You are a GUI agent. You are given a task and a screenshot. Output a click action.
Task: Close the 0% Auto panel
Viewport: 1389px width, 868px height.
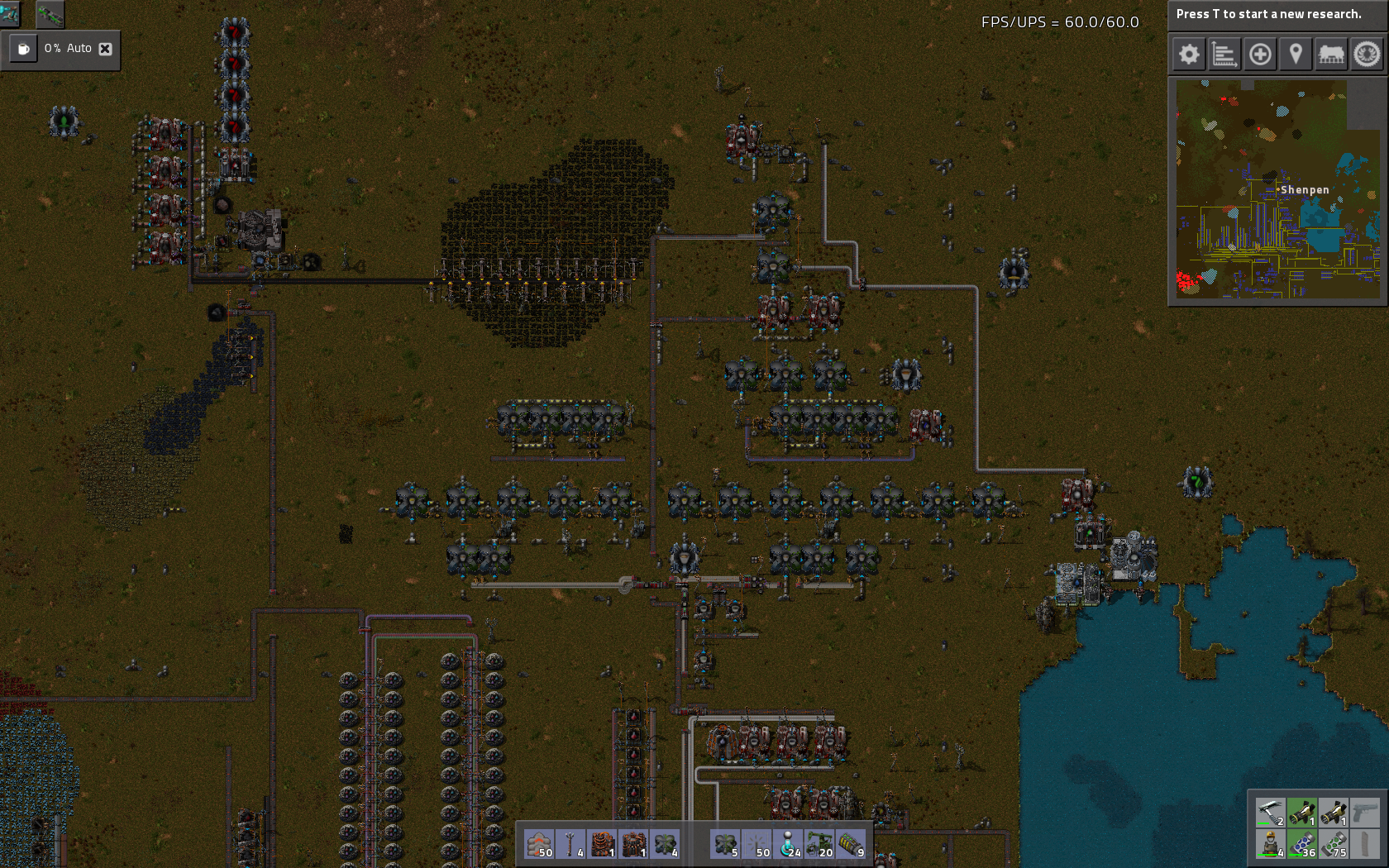pyautogui.click(x=105, y=49)
